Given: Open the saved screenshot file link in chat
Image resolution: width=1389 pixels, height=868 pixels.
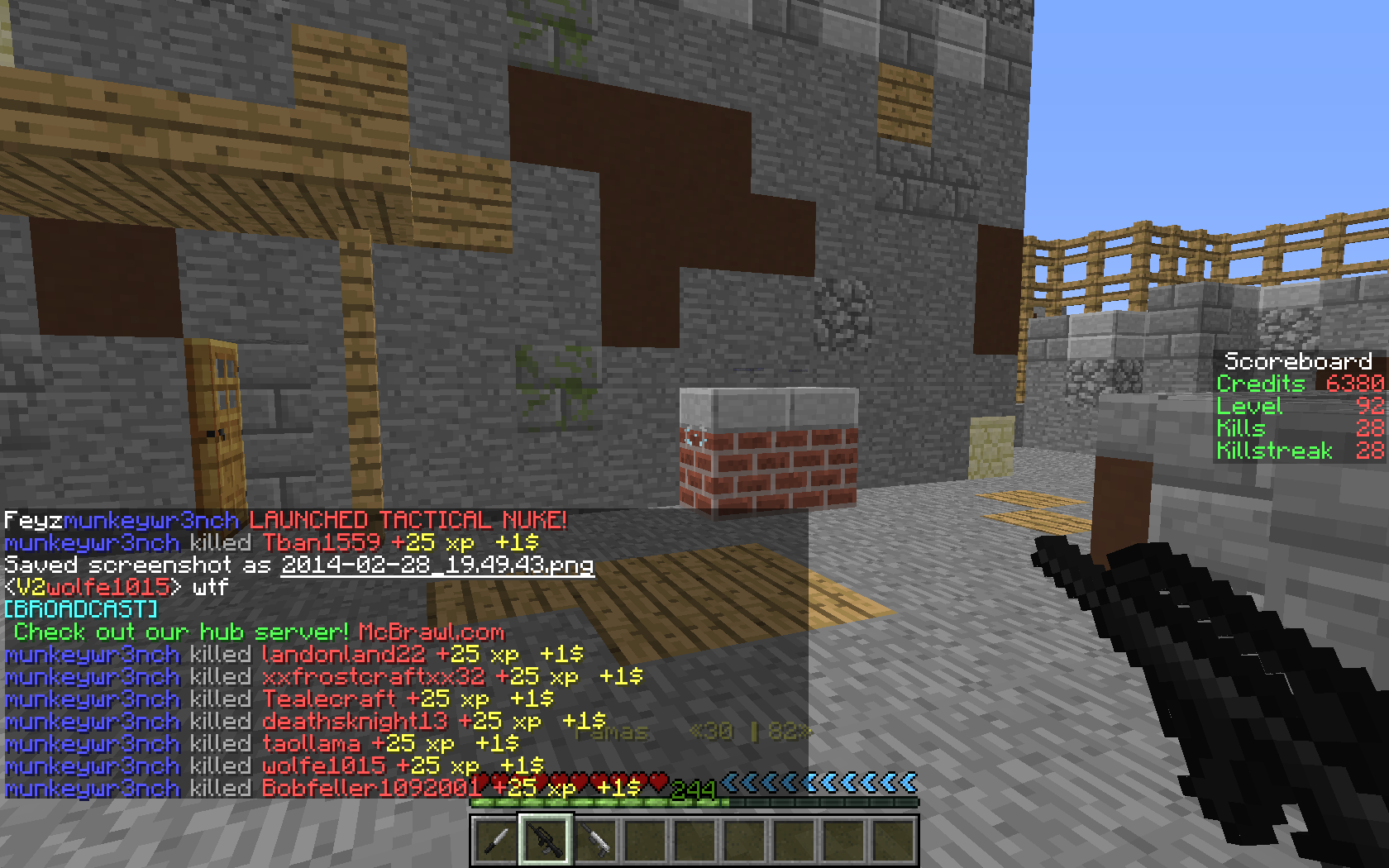Looking at the screenshot, I should click(x=437, y=565).
